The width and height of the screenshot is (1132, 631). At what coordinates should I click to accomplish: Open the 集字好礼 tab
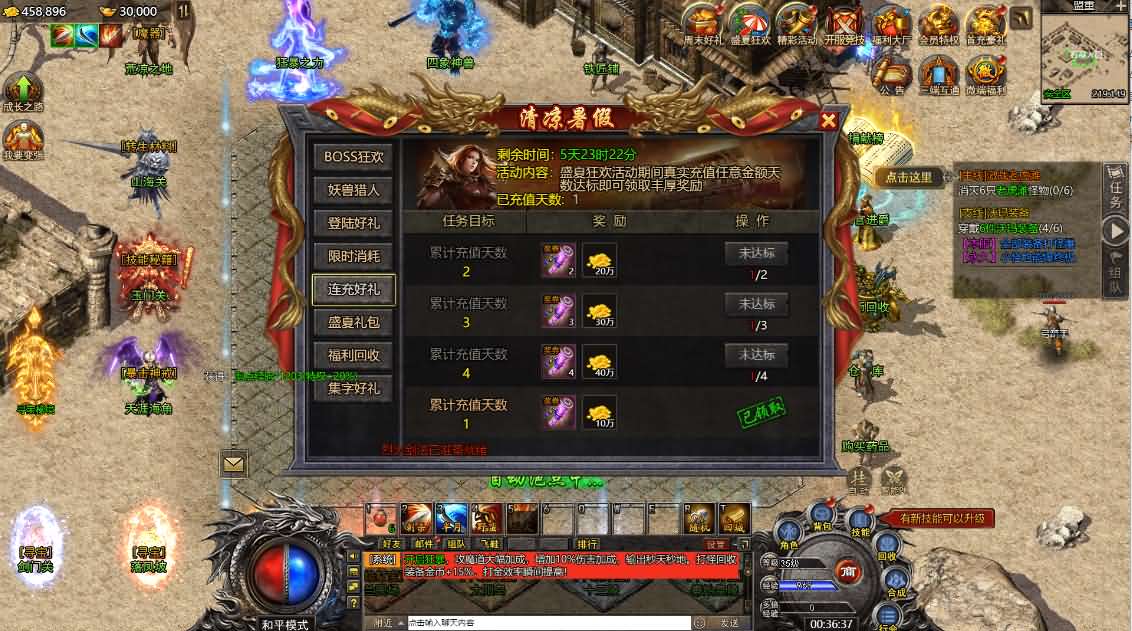[x=353, y=388]
